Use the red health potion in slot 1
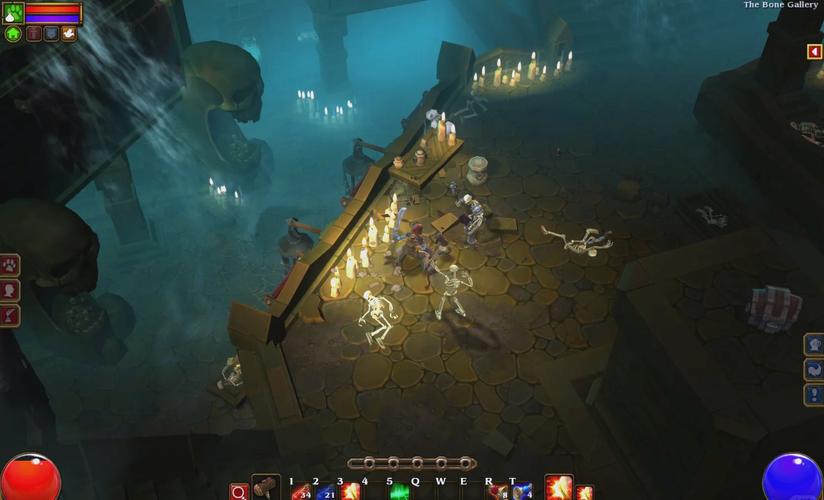This screenshot has height=500, width=824. pyautogui.click(x=302, y=491)
